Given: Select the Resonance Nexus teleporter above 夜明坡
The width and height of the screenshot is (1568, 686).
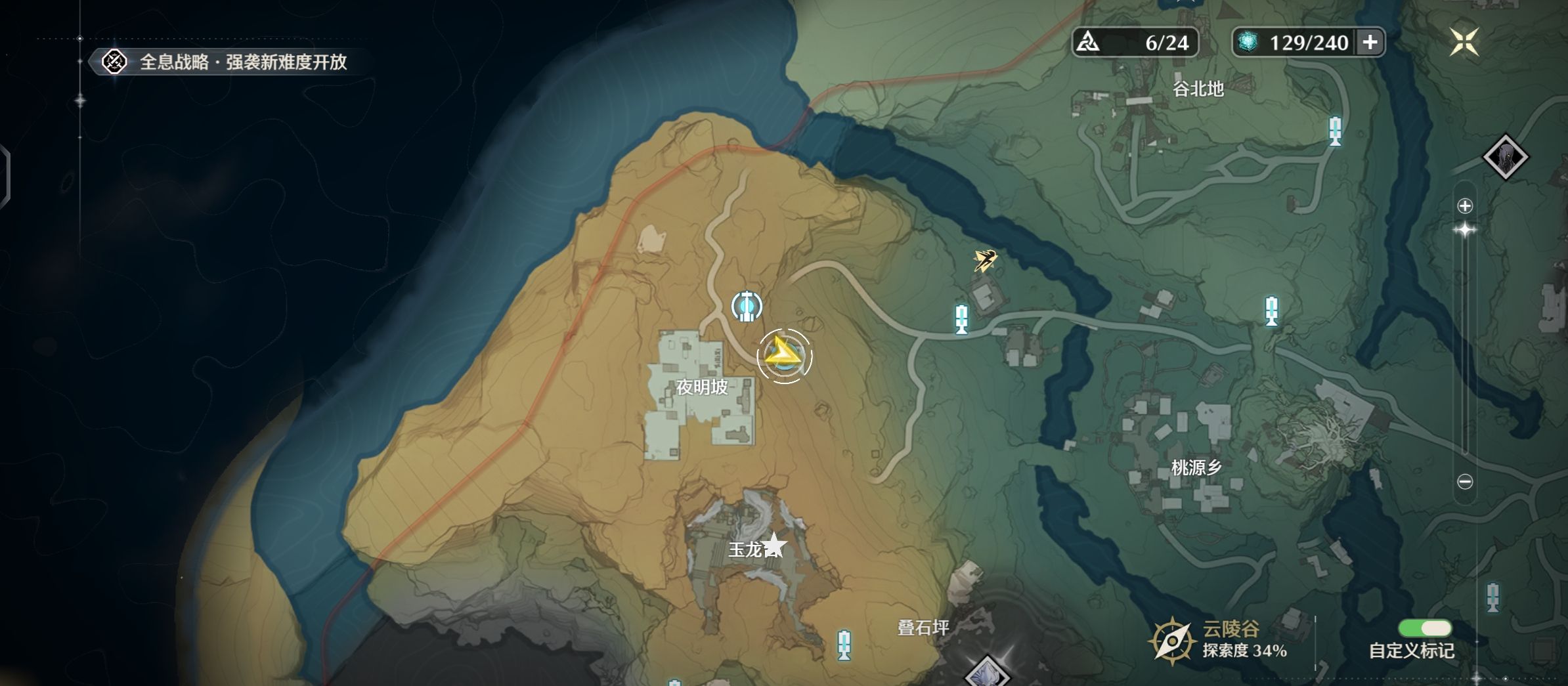Looking at the screenshot, I should tap(747, 307).
